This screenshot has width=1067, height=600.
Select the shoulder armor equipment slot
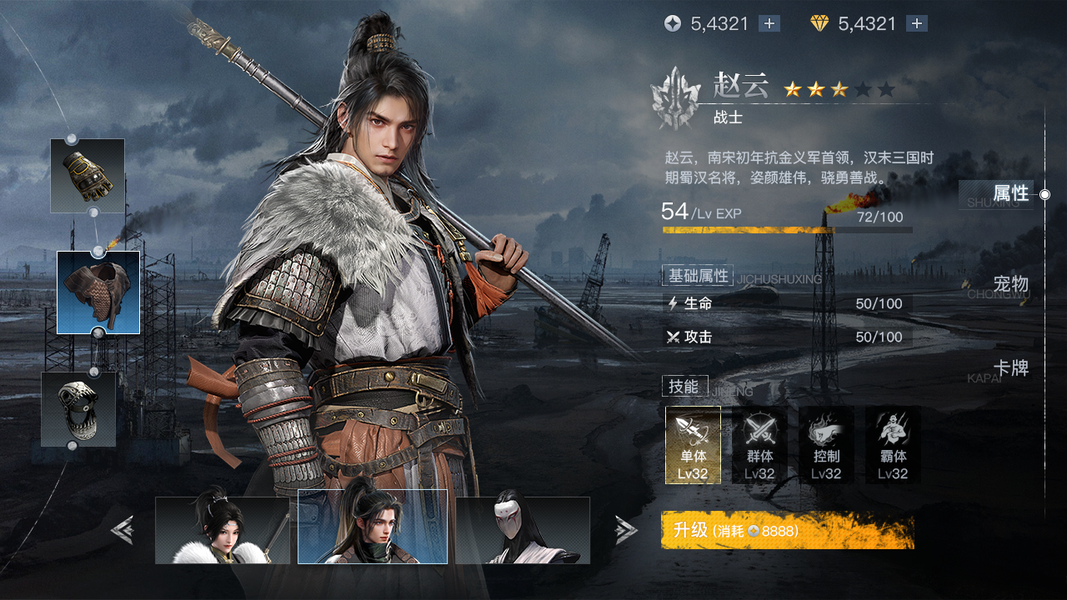click(x=98, y=292)
